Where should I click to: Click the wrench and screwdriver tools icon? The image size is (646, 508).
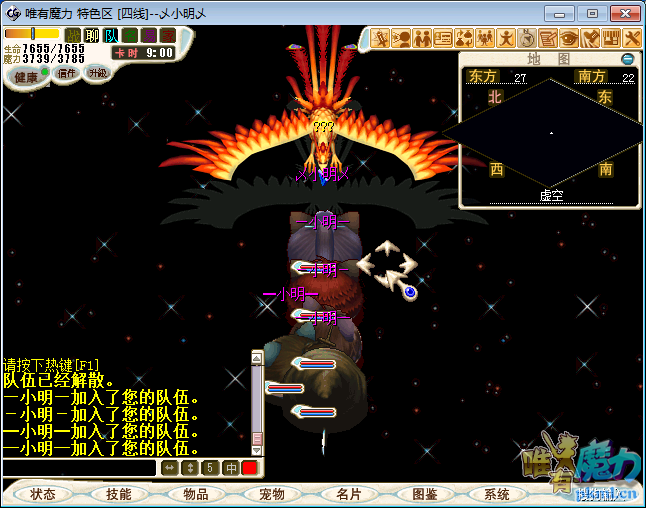tap(632, 38)
